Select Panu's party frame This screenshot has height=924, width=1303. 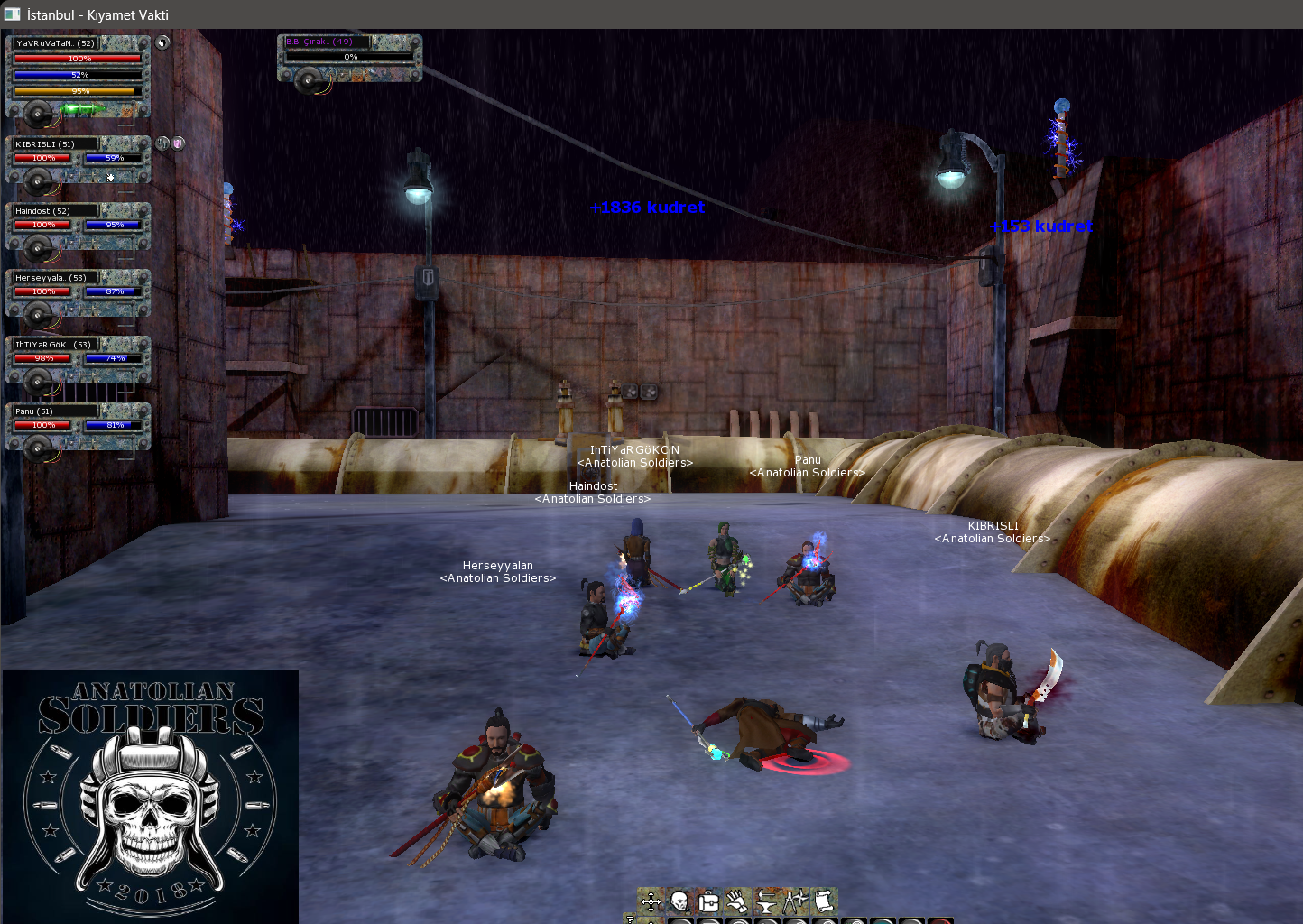(79, 426)
